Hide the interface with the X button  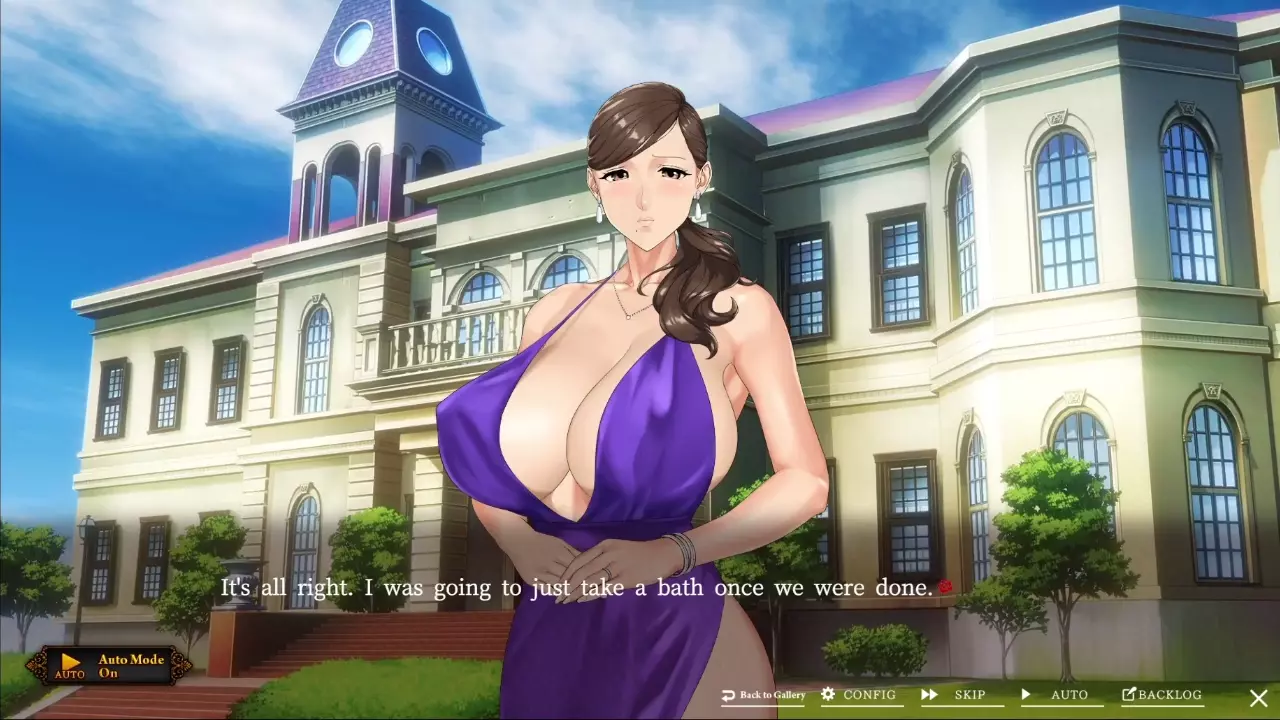pyautogui.click(x=1259, y=698)
